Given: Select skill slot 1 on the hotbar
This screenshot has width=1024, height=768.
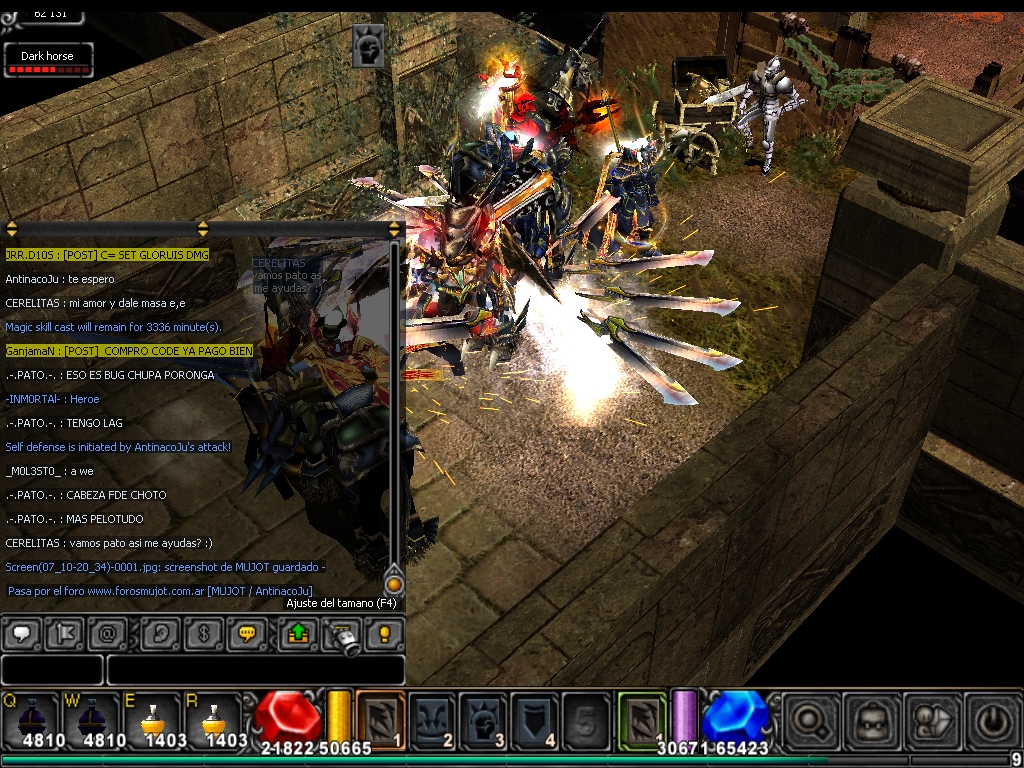Looking at the screenshot, I should tap(381, 717).
